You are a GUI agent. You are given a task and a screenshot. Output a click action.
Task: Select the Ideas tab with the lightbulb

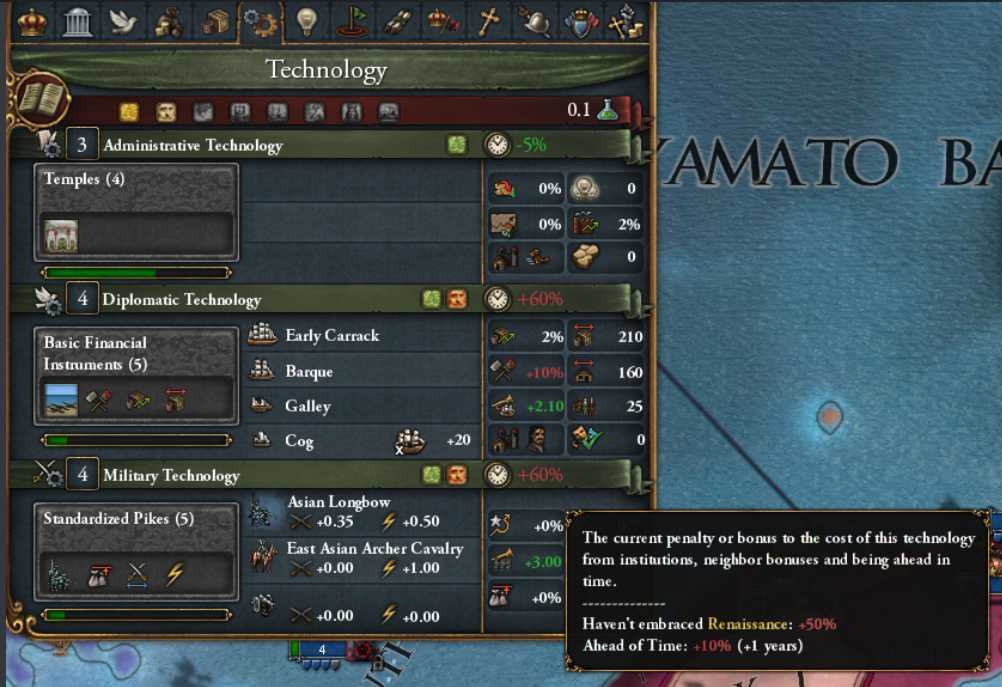[306, 21]
